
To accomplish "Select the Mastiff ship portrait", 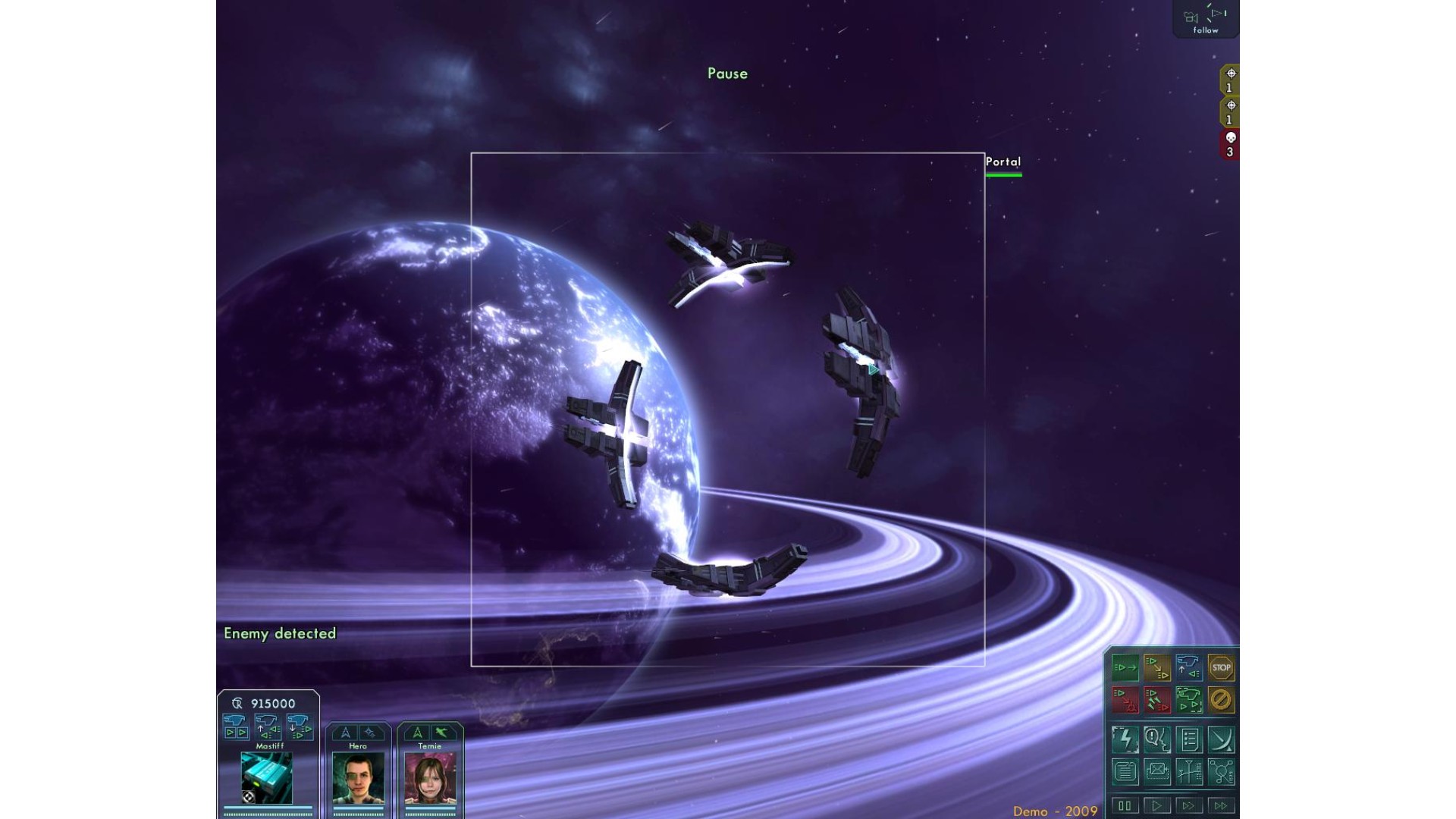I will [x=267, y=777].
